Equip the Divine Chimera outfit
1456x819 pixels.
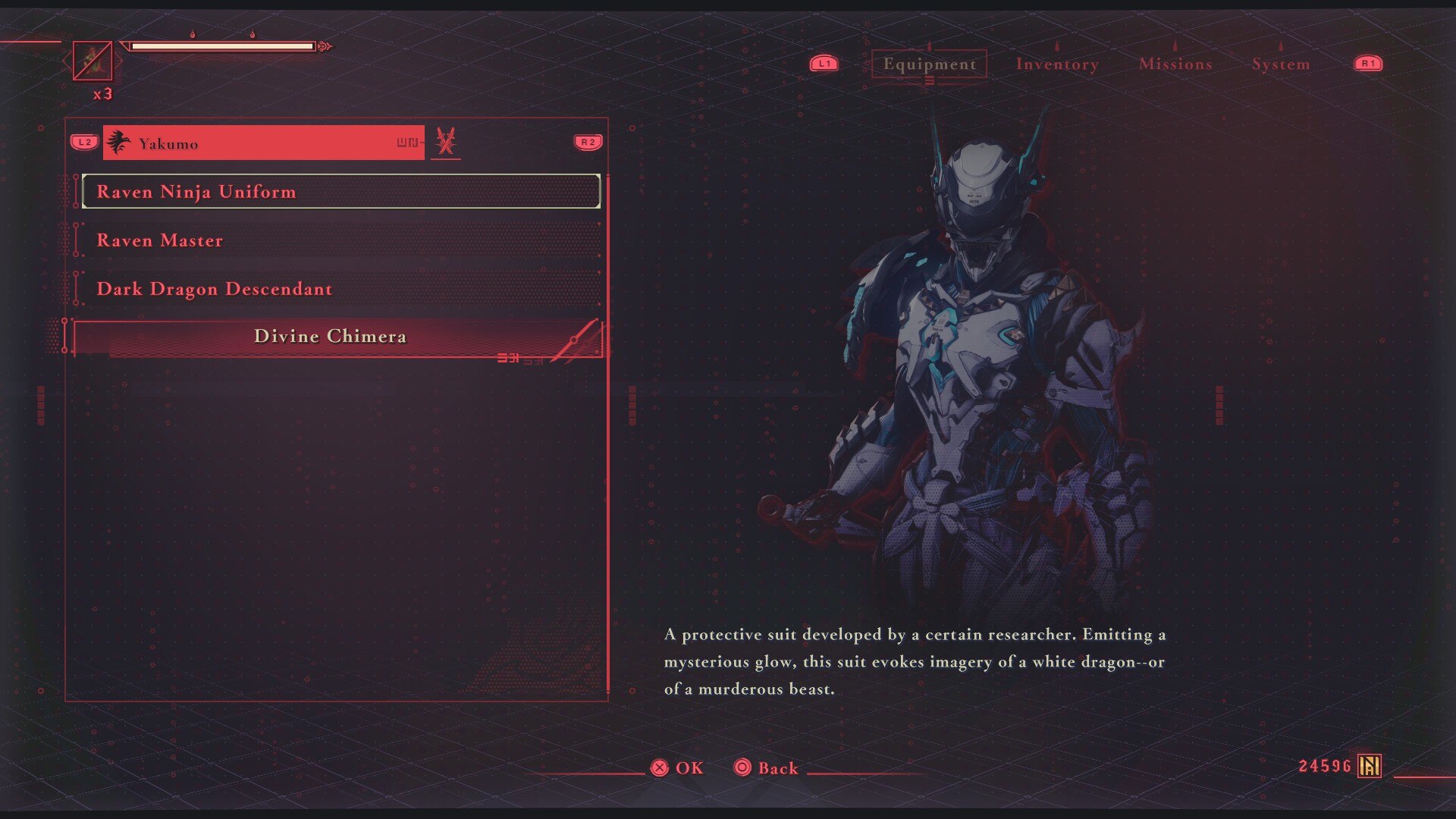[x=334, y=337]
